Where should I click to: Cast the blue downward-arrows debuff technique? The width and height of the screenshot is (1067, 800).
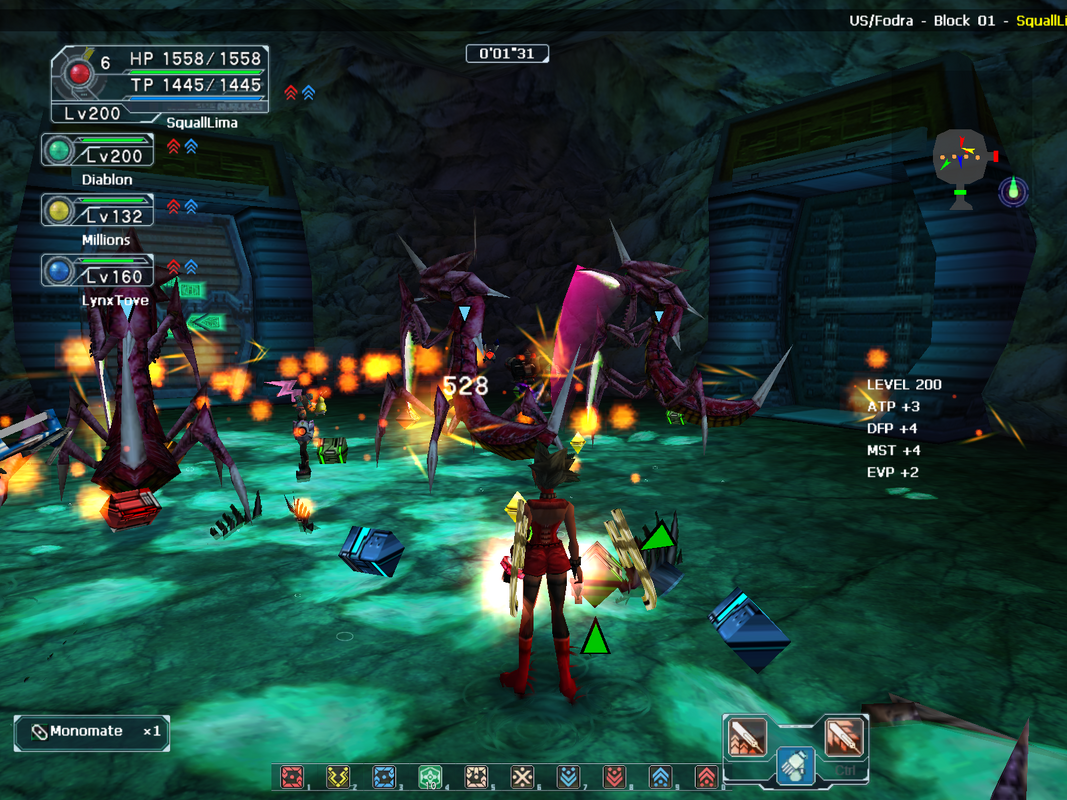point(568,777)
